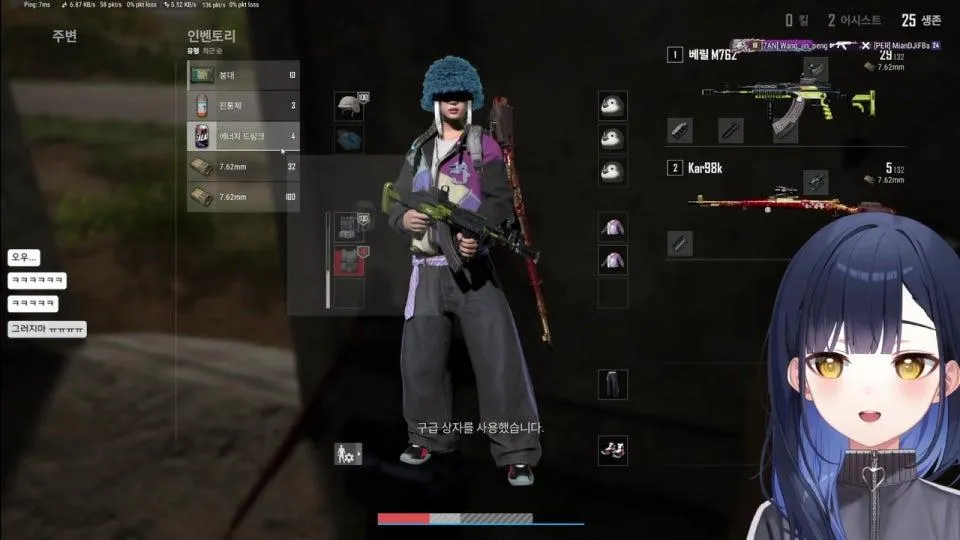The height and width of the screenshot is (540, 960).
Task: Sort inventory by type (유형)
Action: click(x=193, y=50)
